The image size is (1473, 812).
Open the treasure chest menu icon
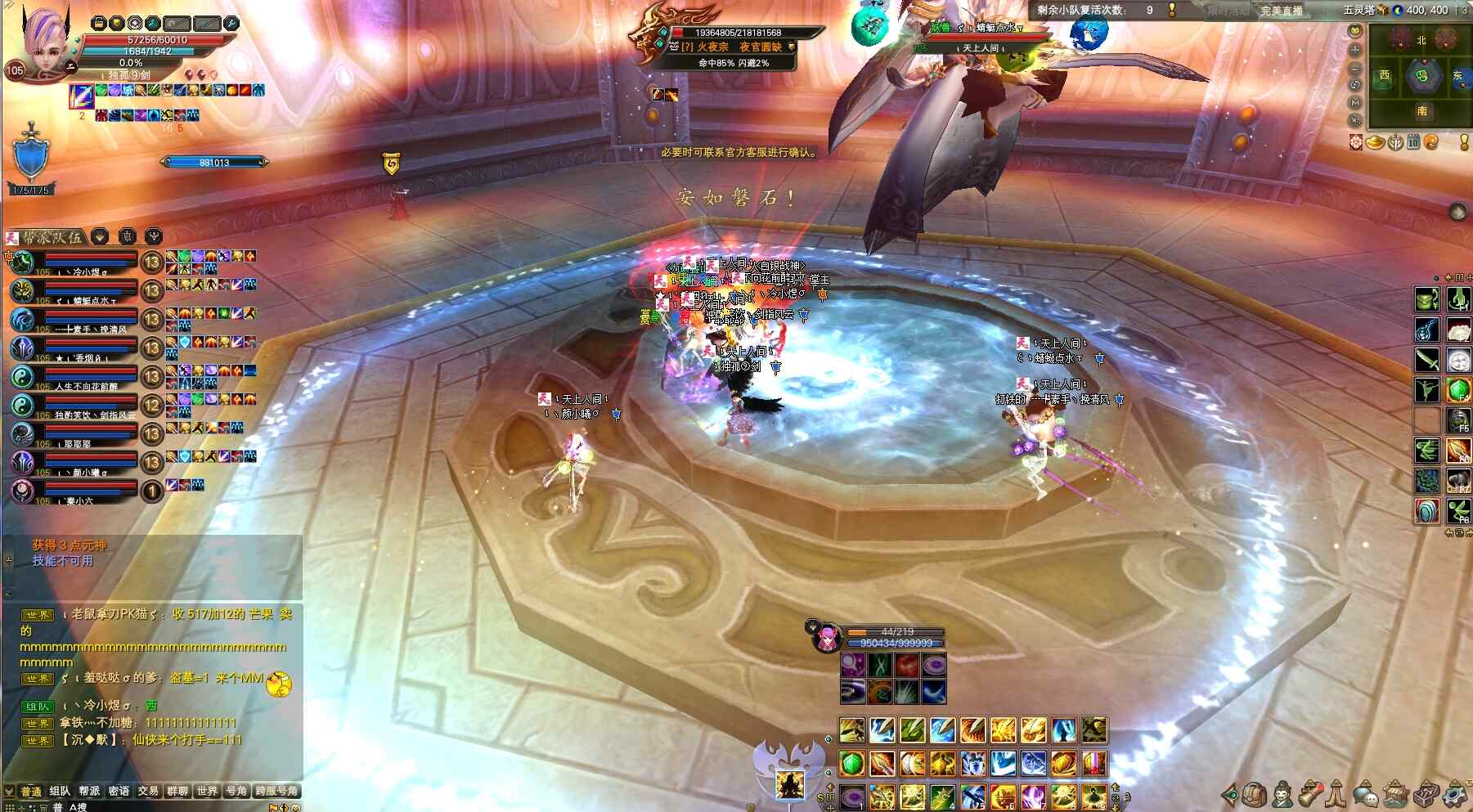point(1426,793)
